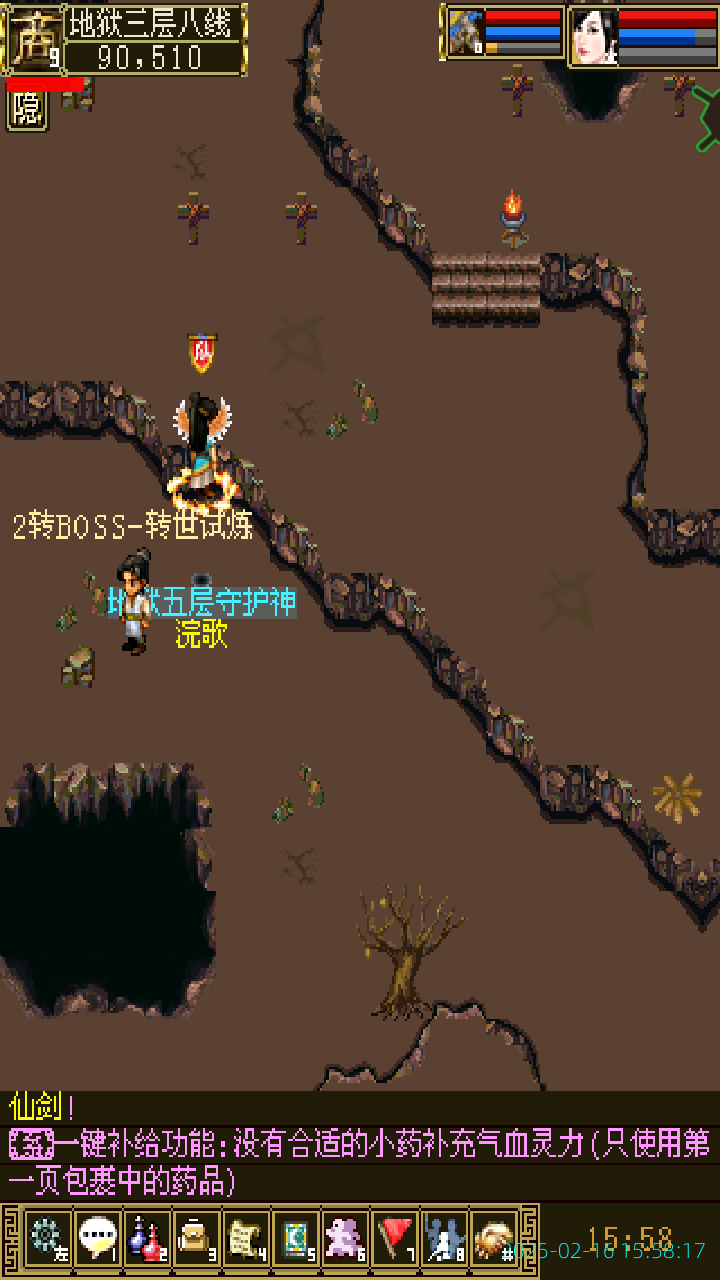
Task: Open the gear settings icon in the hotbar
Action: pos(47,1237)
